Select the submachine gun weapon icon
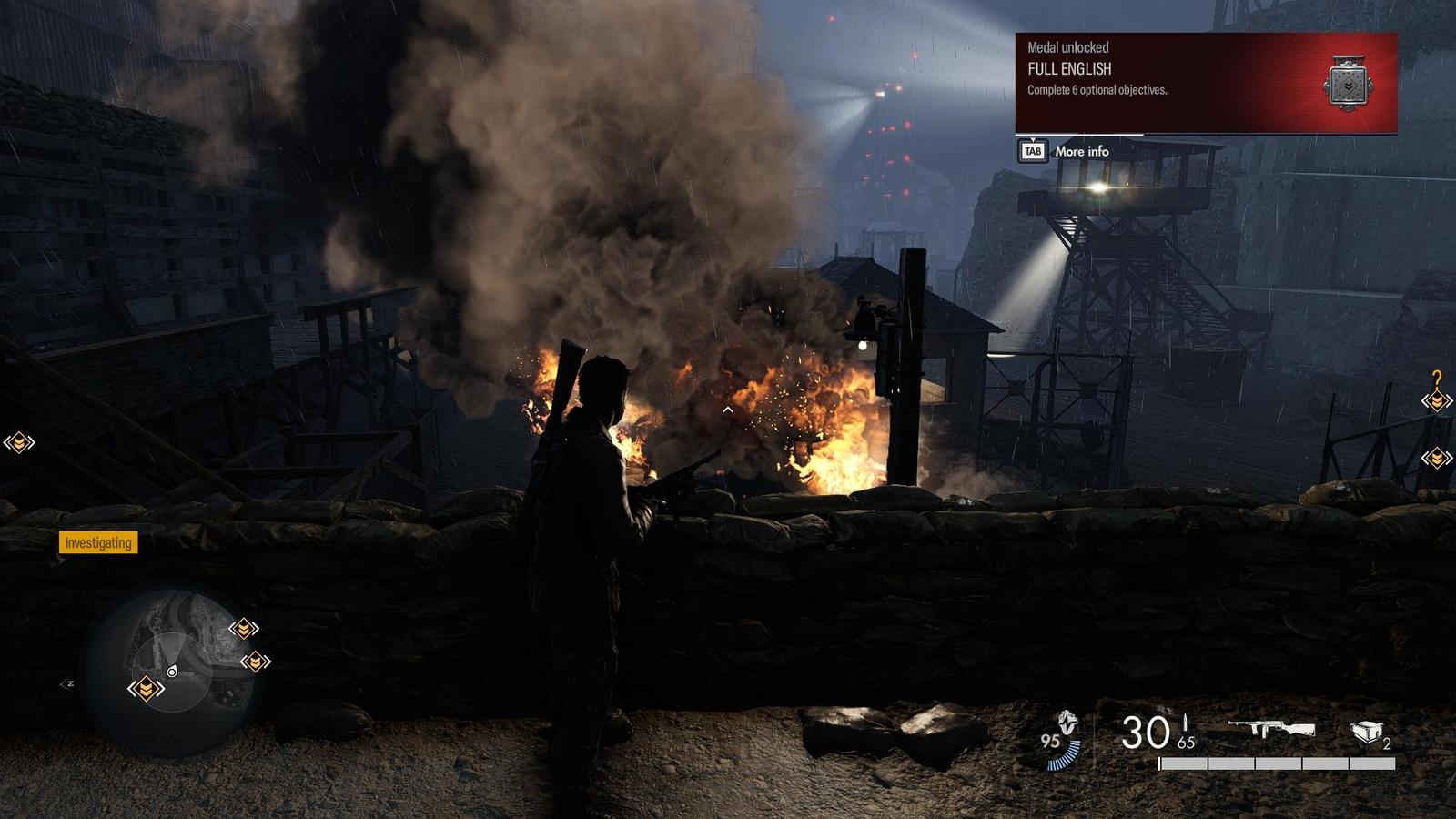The height and width of the screenshot is (819, 1456). tap(1271, 729)
